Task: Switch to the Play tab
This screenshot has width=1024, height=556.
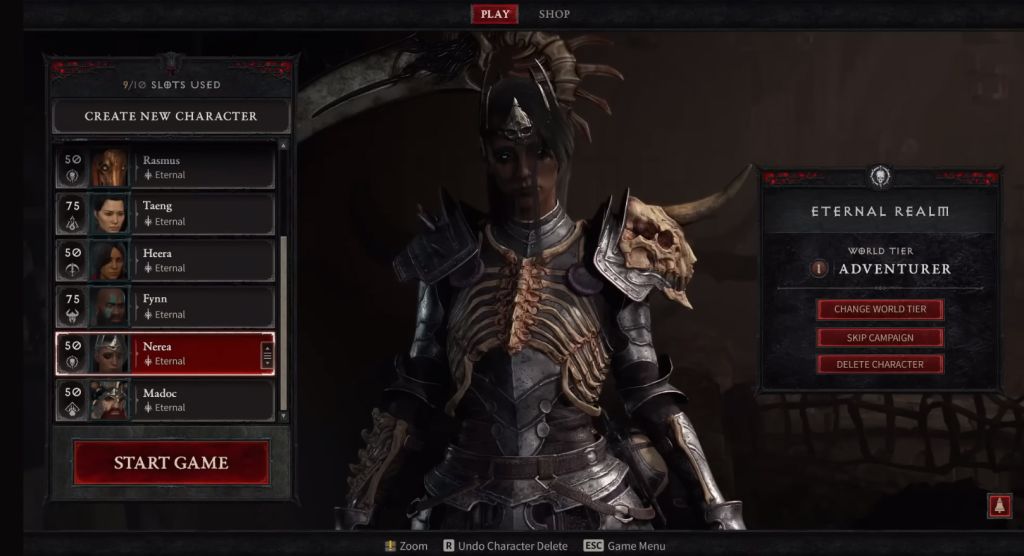Action: click(495, 14)
